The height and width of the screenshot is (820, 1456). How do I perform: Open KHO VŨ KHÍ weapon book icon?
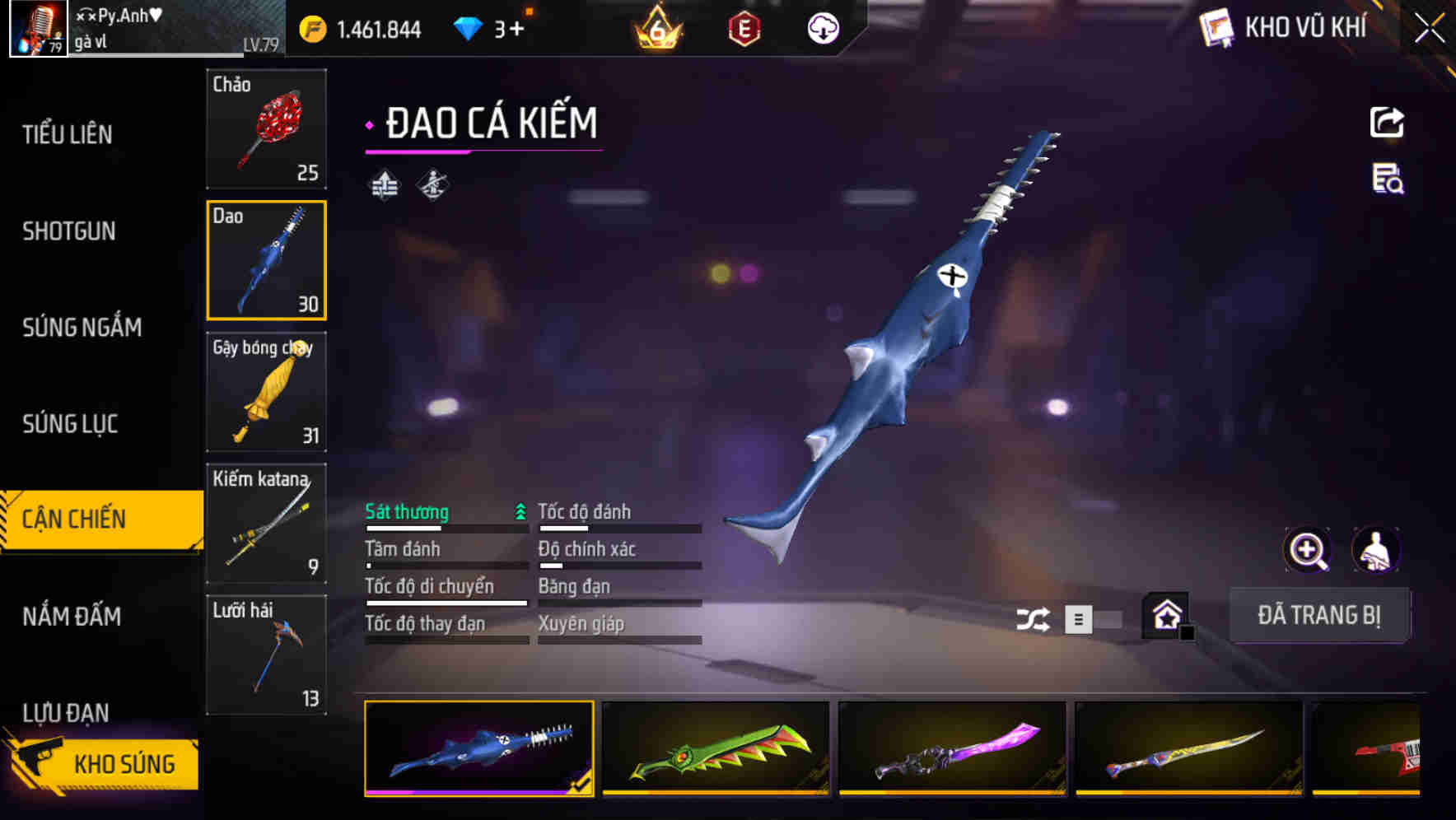point(1216,26)
